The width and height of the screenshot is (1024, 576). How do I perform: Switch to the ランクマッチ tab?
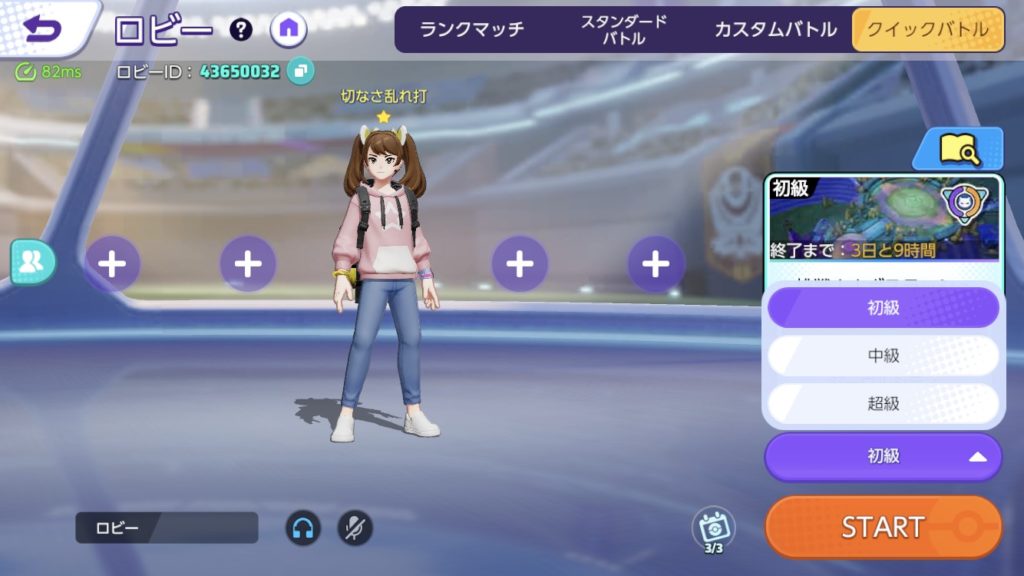472,29
